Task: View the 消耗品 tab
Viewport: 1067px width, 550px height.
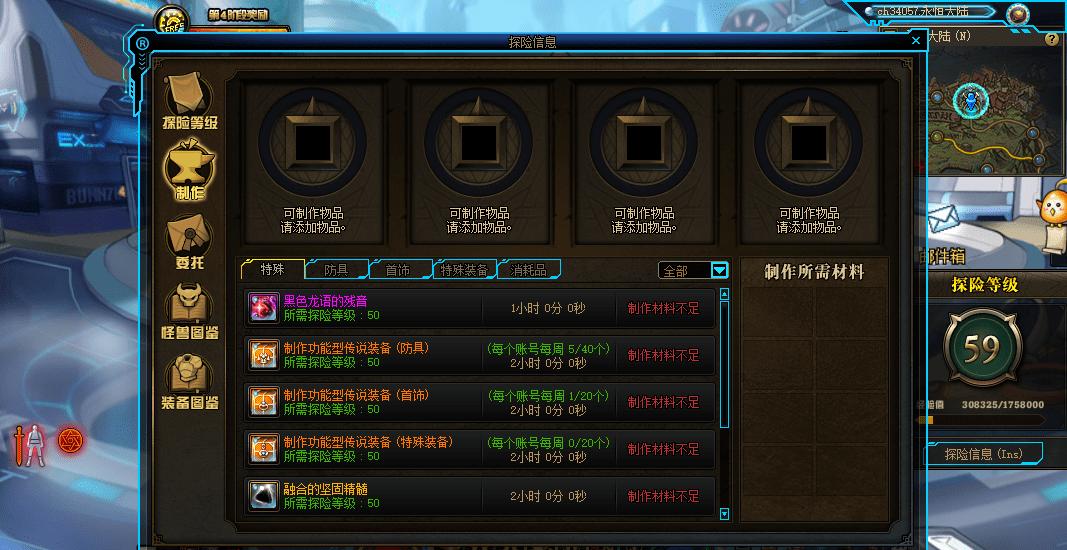Action: point(528,270)
